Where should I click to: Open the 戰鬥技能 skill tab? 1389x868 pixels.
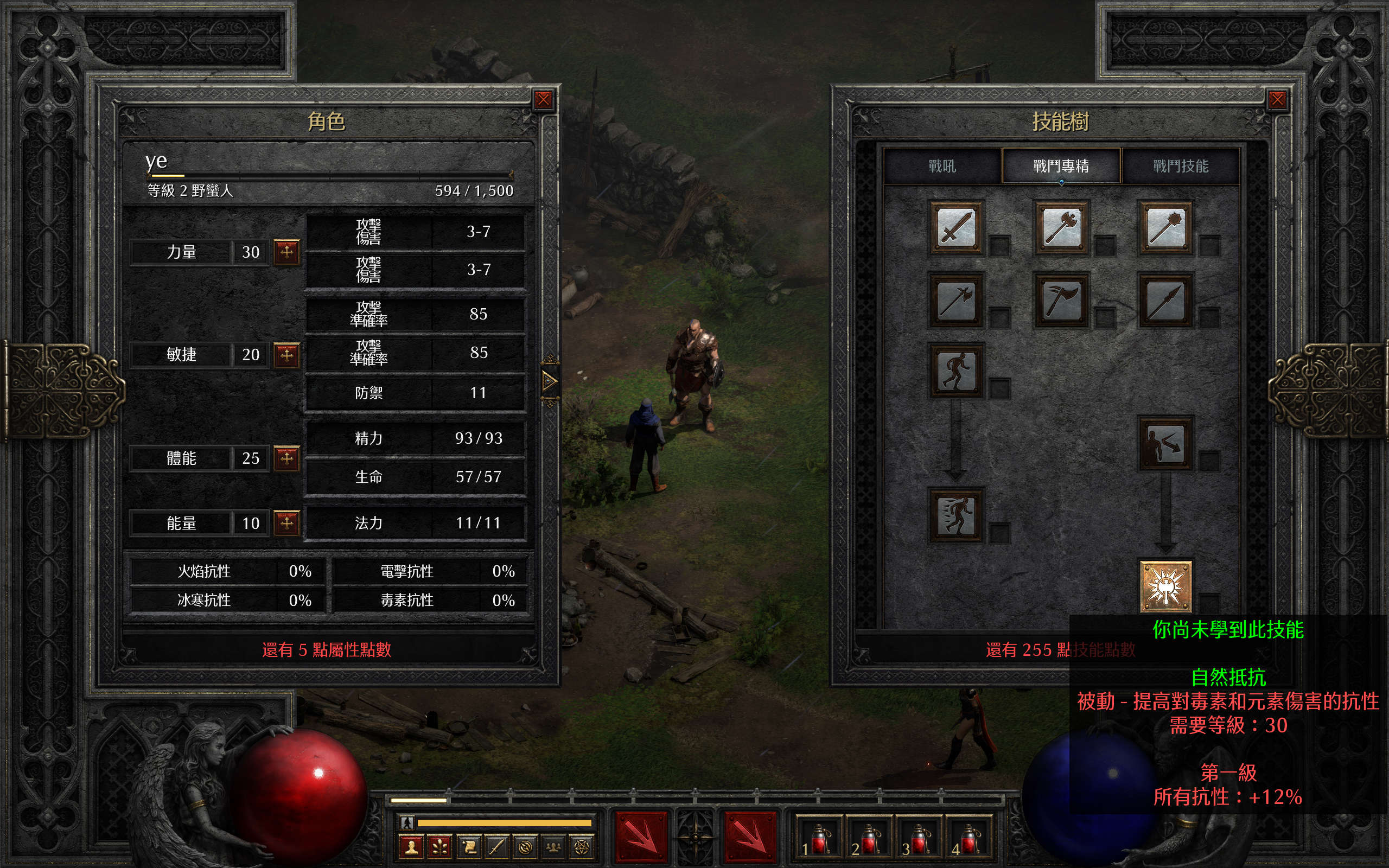[x=1181, y=167]
